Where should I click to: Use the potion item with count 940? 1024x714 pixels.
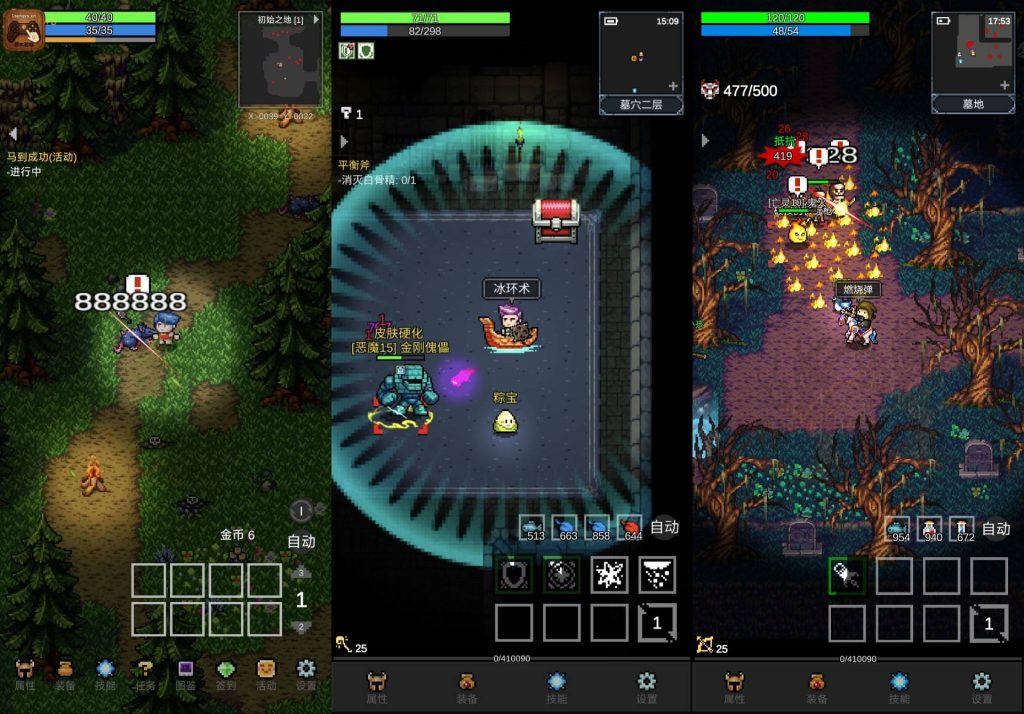tap(930, 529)
